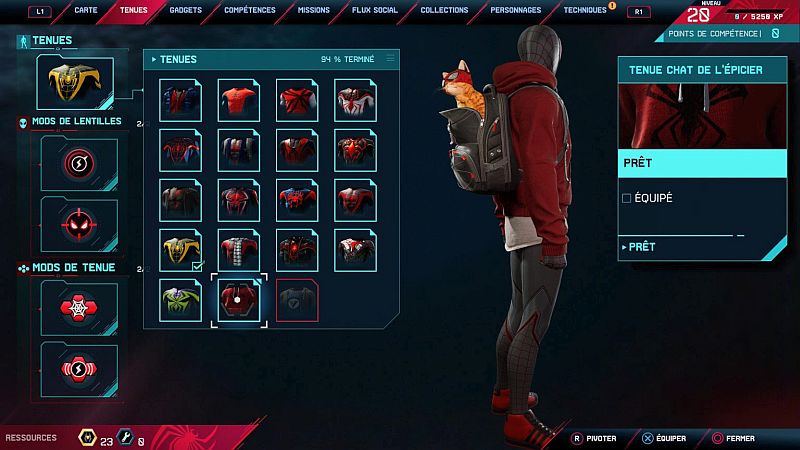
Task: Select the lightning bolt suit mod slot
Action: [78, 368]
